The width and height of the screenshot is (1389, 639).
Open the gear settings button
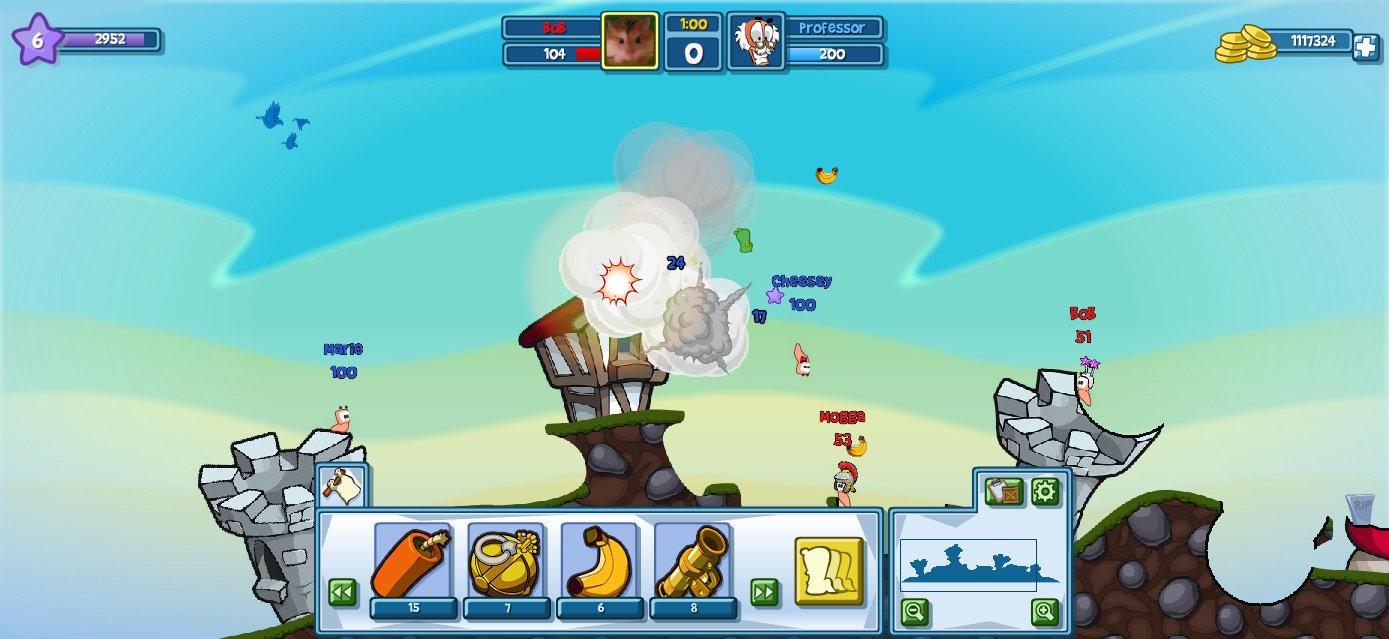tap(1045, 491)
